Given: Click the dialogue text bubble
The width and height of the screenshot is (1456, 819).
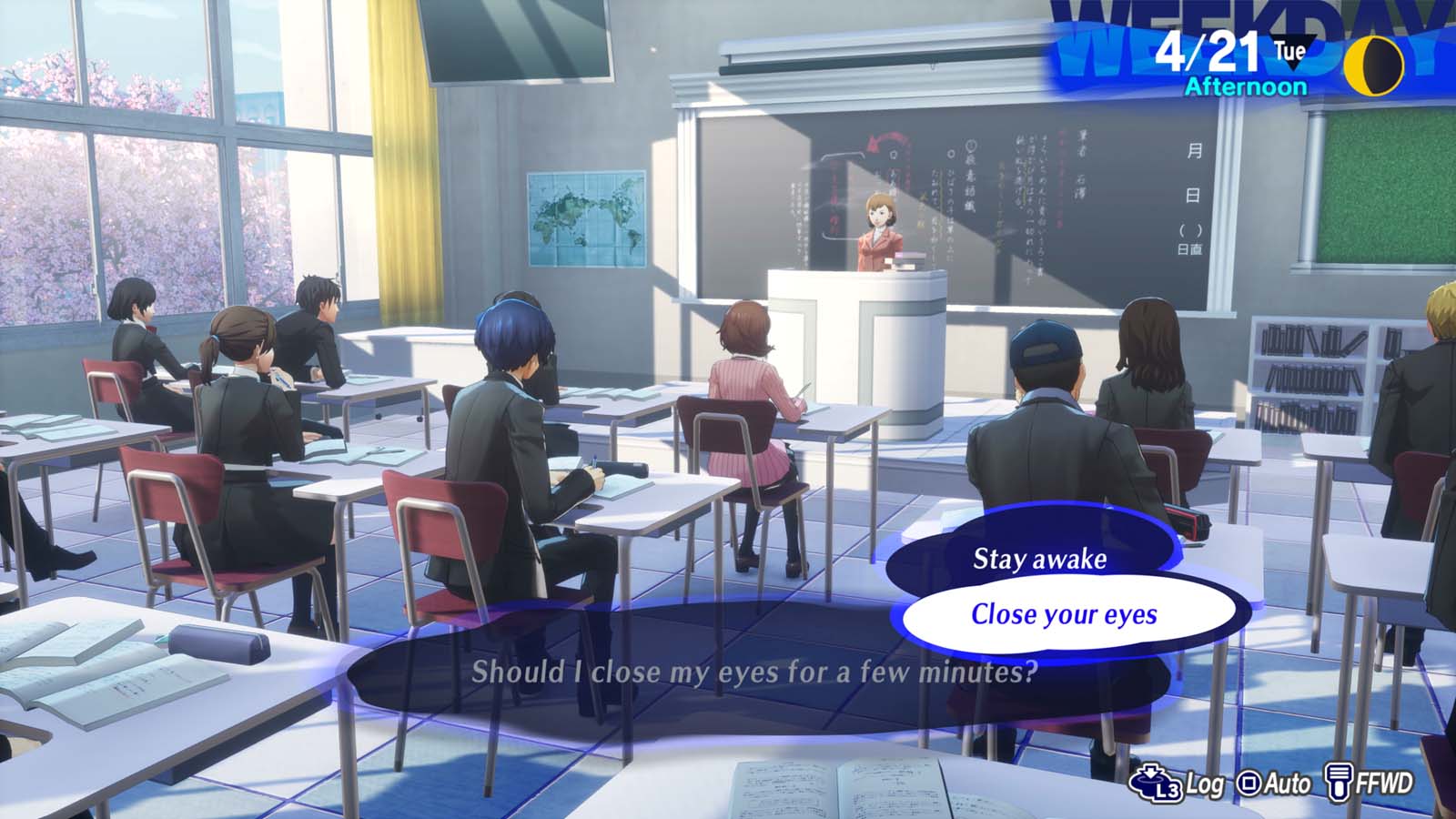Looking at the screenshot, I should tap(753, 674).
